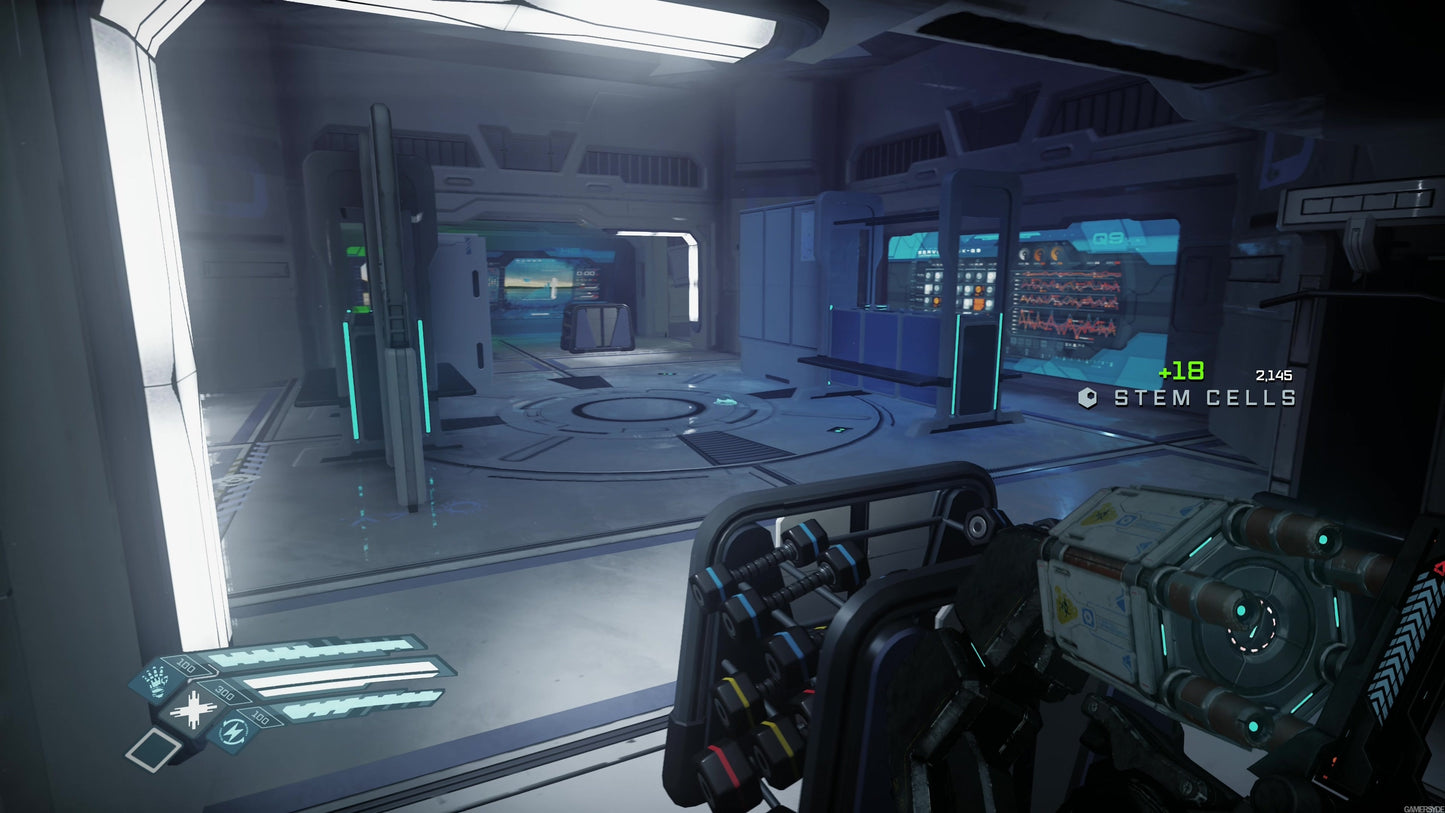Viewport: 1445px width, 813px height.
Task: Click the empty item slot square on the HUD
Action: pyautogui.click(x=151, y=752)
